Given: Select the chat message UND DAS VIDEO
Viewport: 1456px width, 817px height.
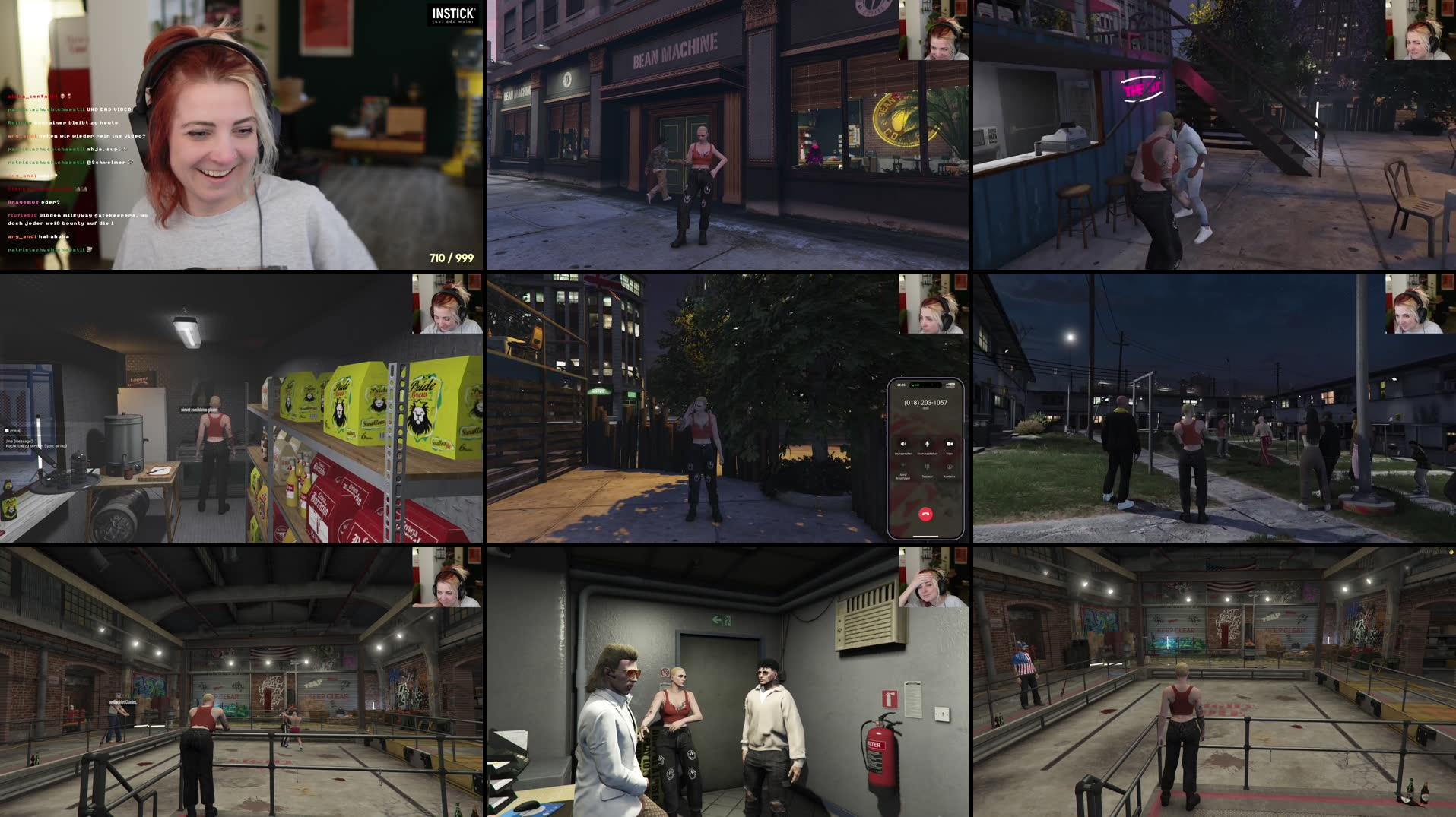Looking at the screenshot, I should [108, 109].
